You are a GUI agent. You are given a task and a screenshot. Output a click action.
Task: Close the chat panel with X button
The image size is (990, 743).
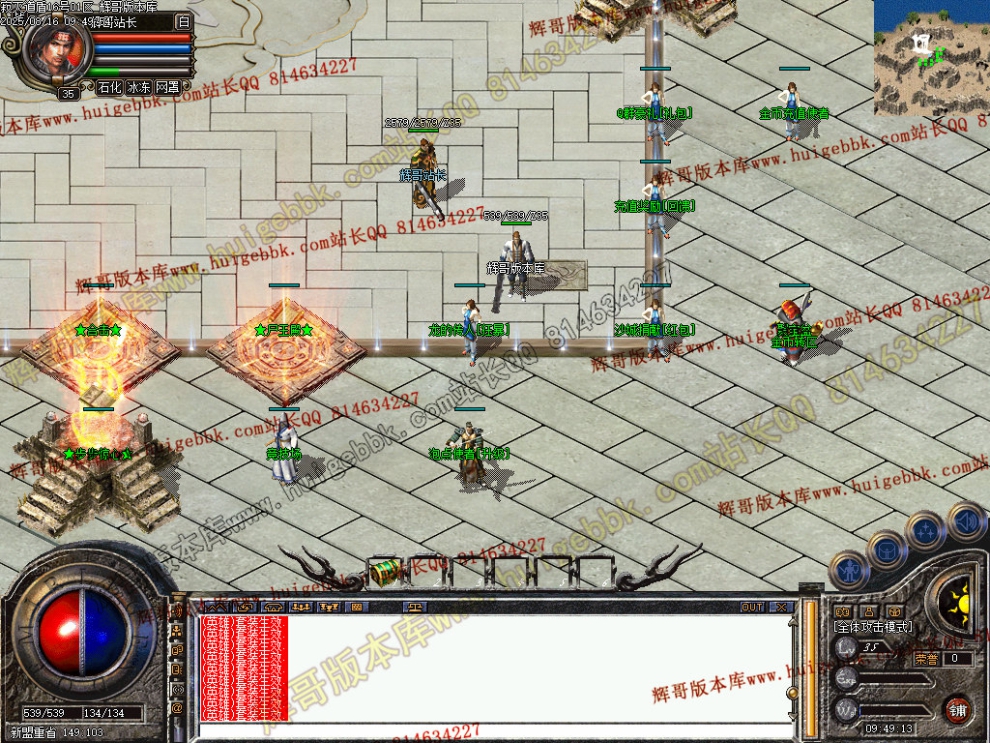781,607
